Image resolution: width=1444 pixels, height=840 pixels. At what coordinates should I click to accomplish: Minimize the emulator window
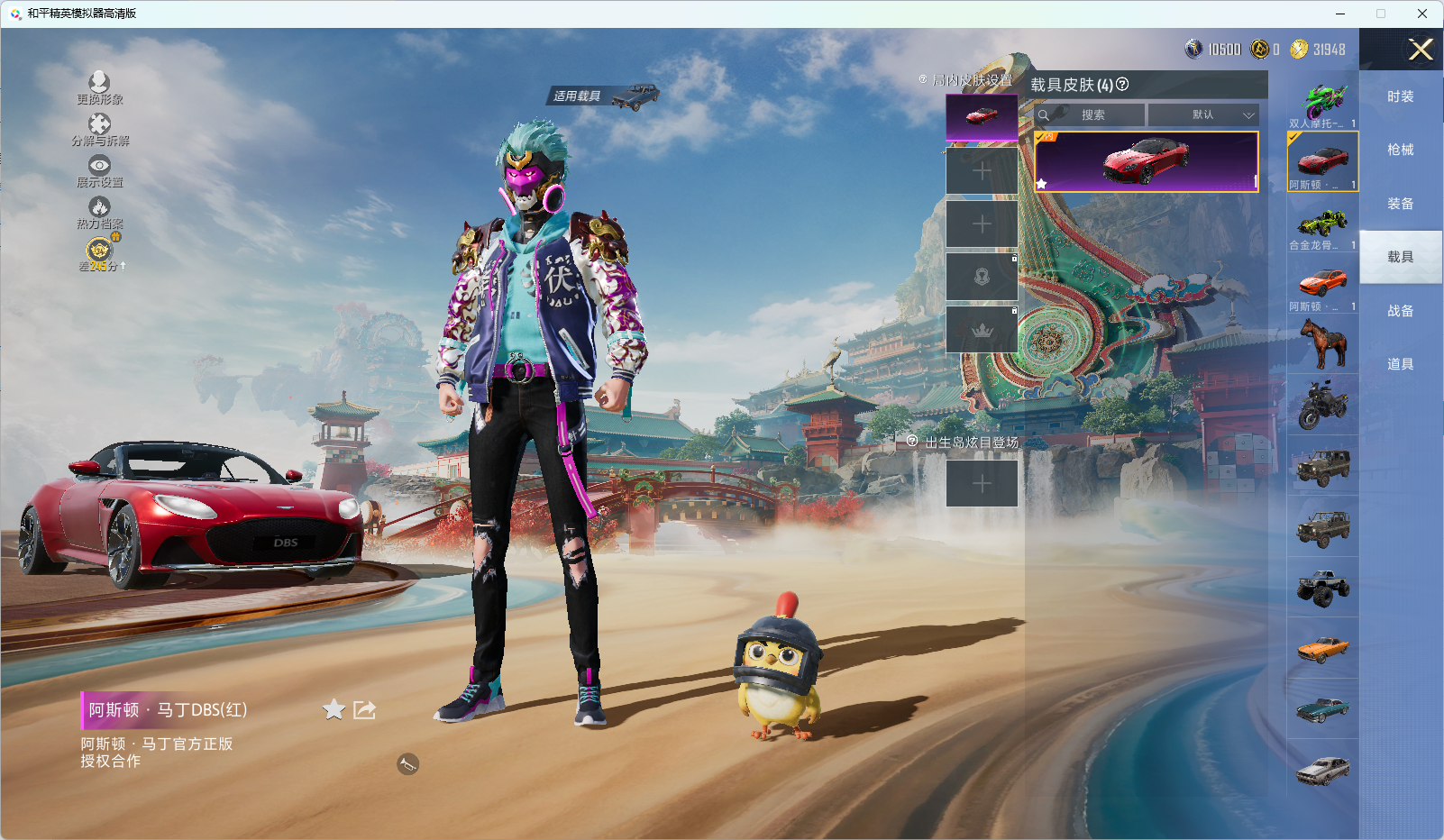[x=1340, y=14]
